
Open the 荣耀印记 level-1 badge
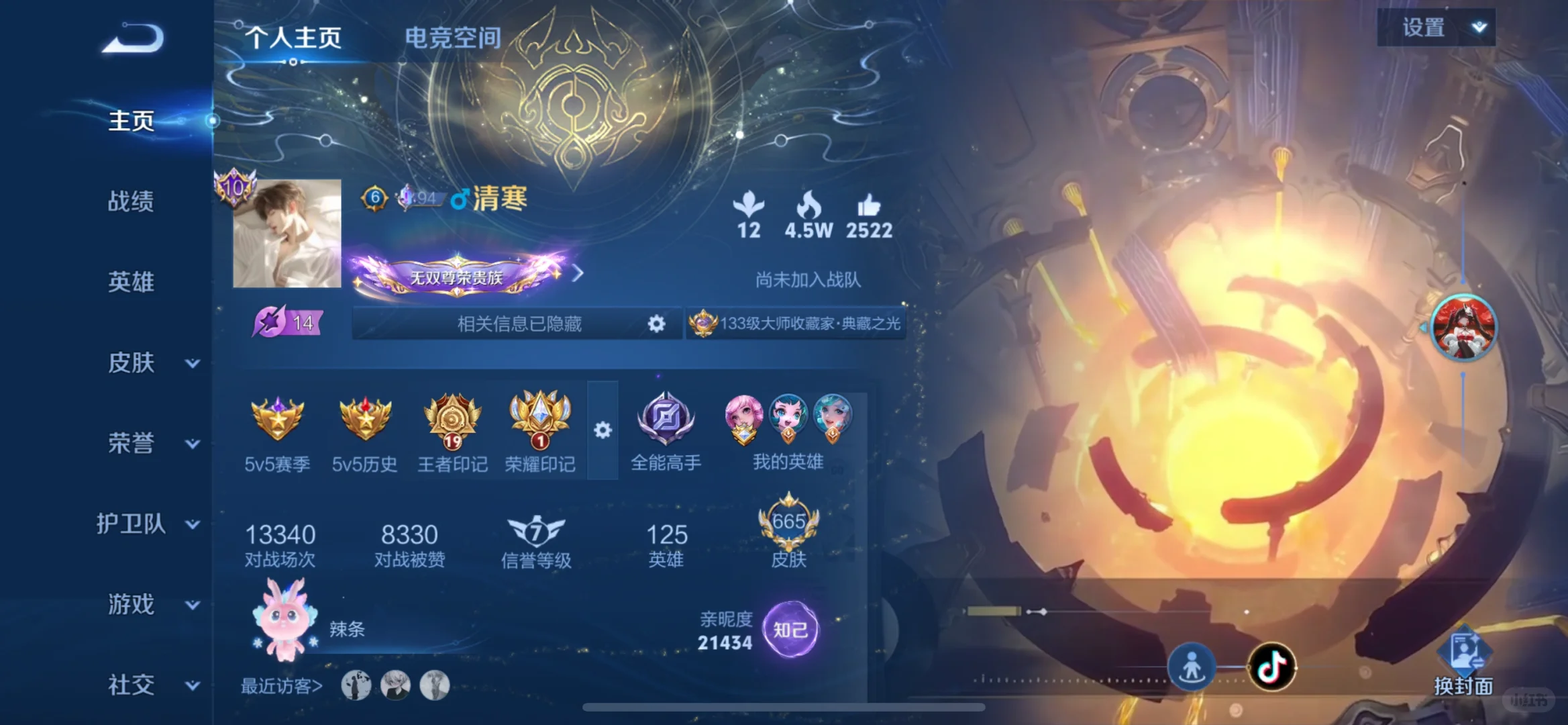(541, 422)
